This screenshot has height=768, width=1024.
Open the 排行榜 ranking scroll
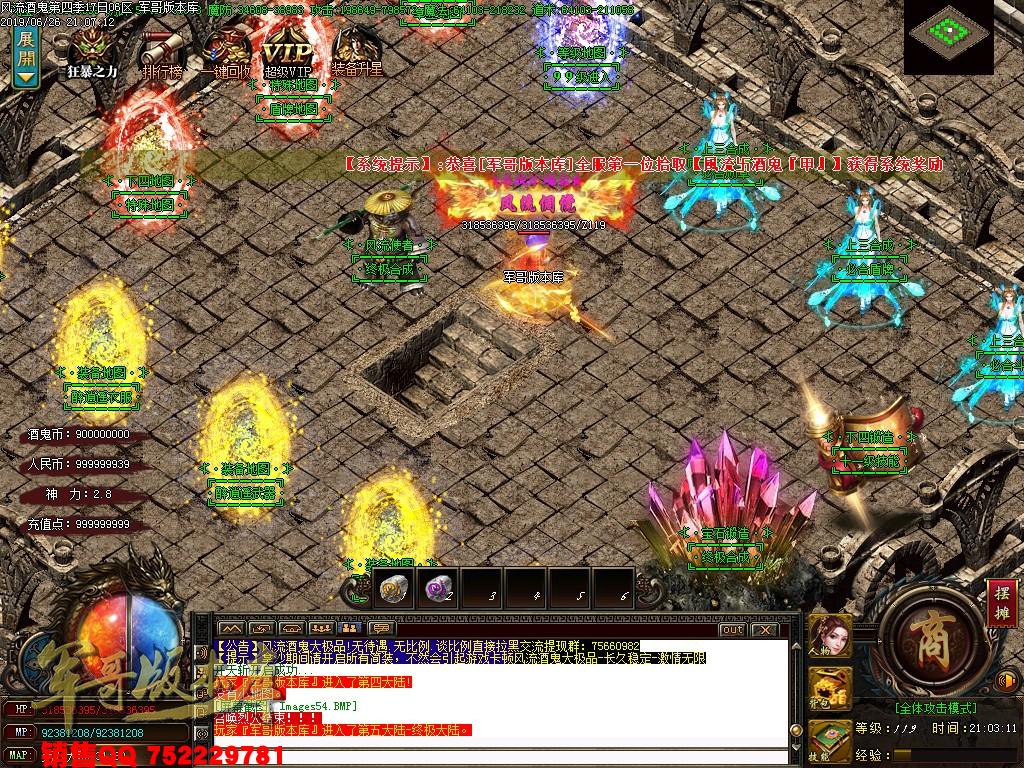[x=162, y=52]
